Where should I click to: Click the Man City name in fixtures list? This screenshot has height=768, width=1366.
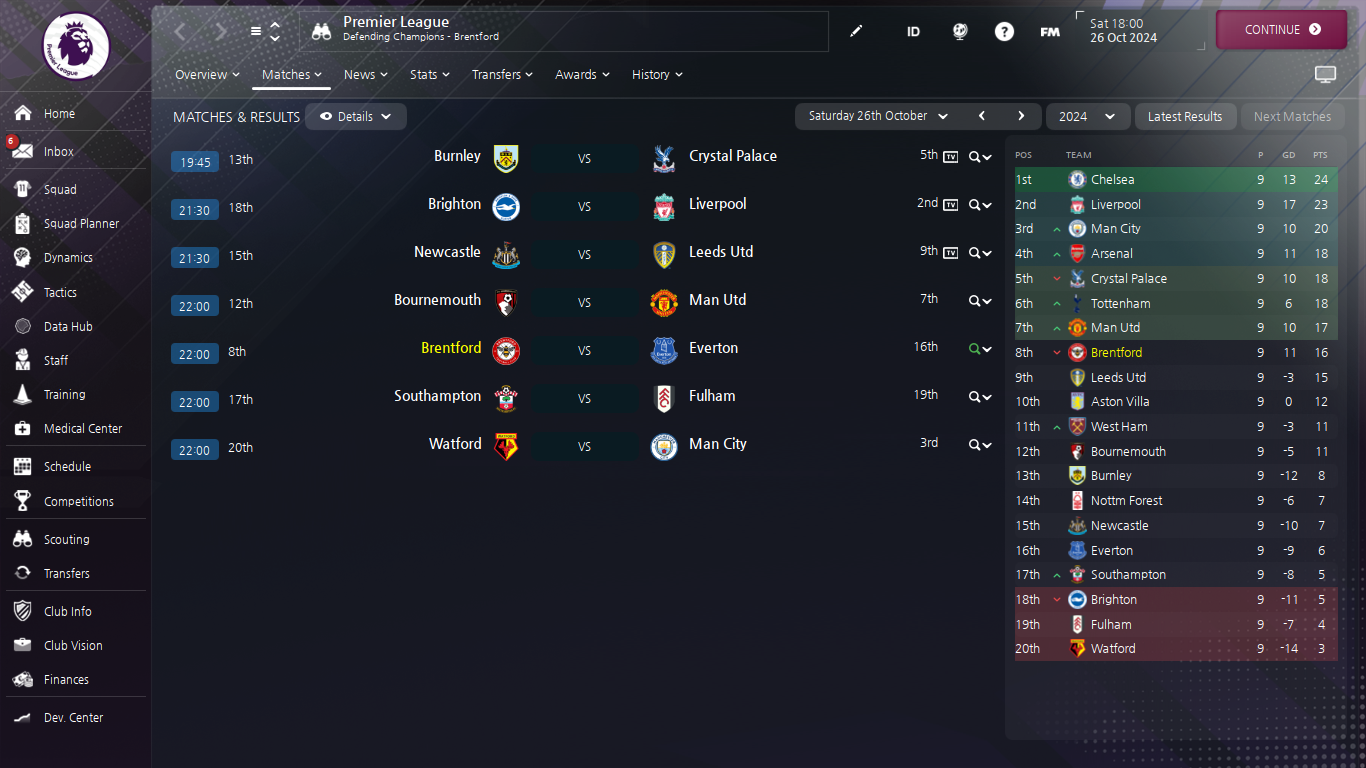[x=717, y=444]
